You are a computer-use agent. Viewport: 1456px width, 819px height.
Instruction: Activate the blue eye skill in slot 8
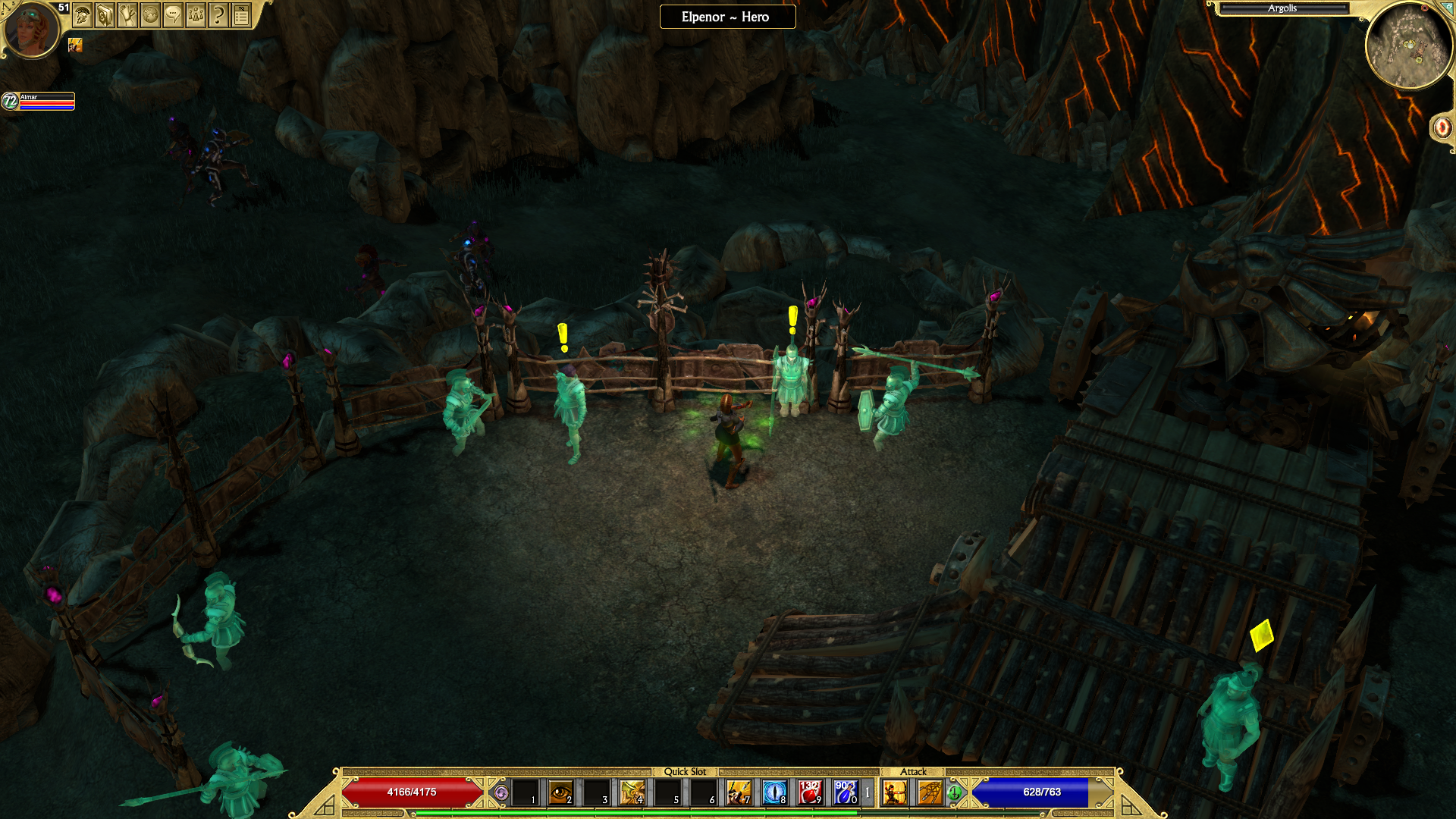(x=774, y=792)
